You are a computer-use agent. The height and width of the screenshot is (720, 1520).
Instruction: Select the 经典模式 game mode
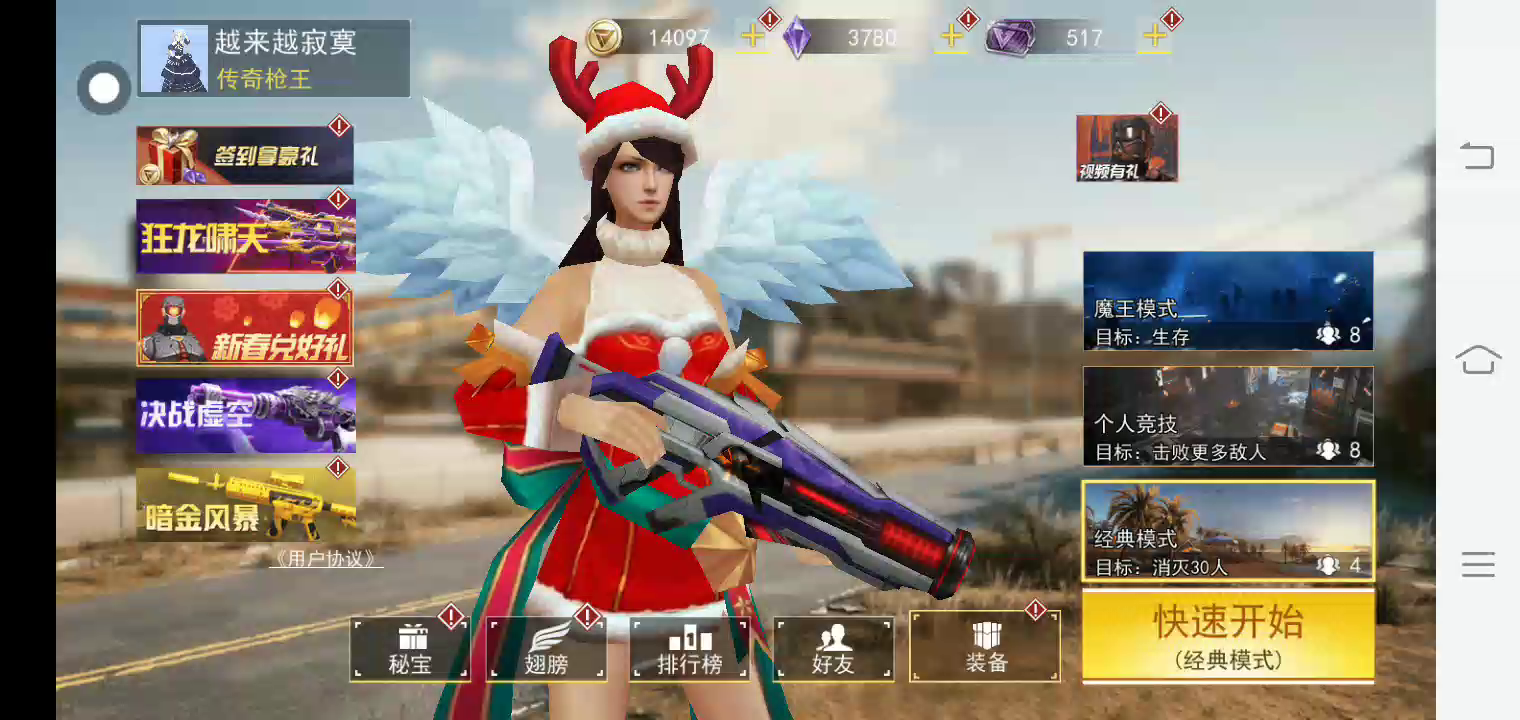[1228, 531]
